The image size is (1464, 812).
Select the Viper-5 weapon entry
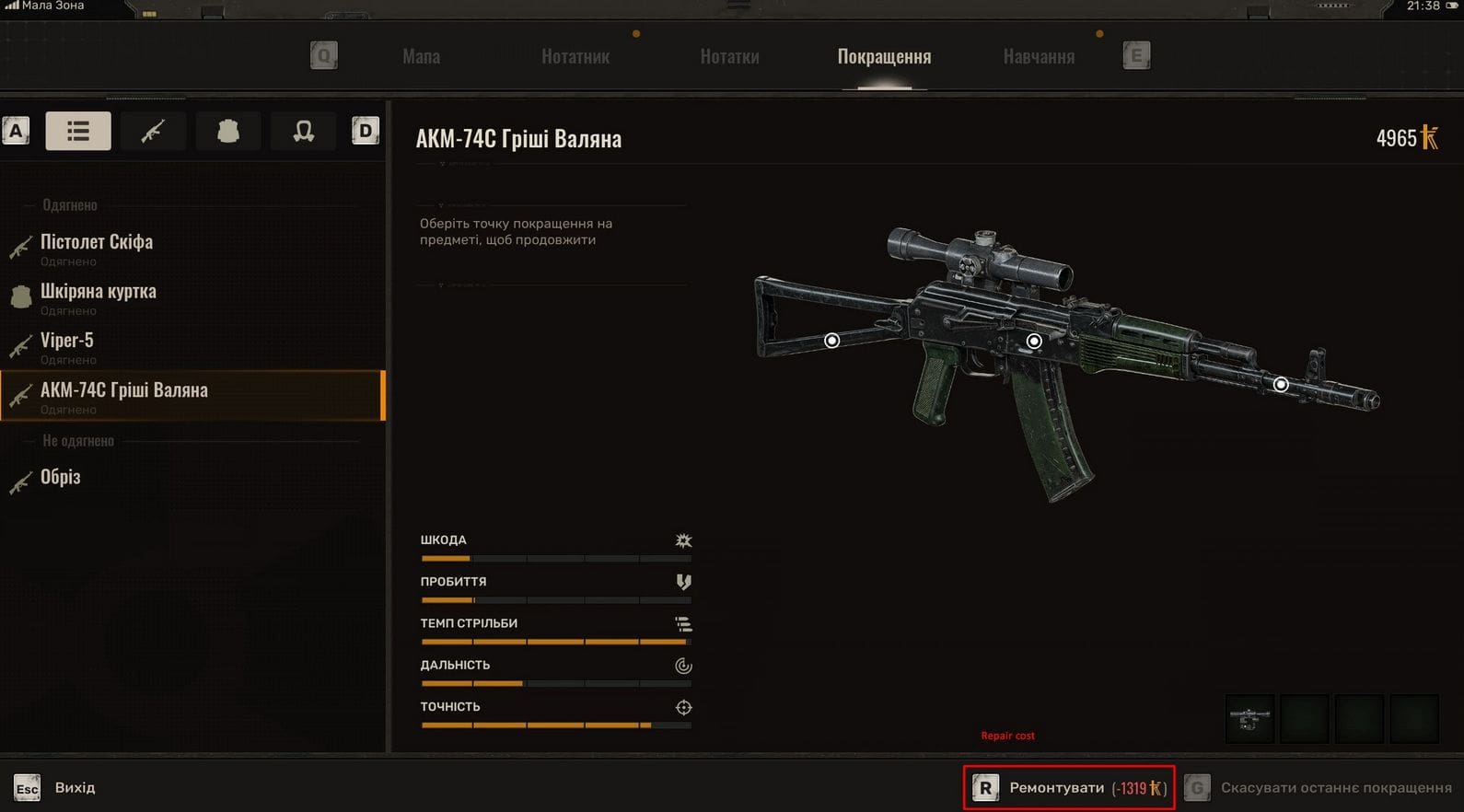coord(66,342)
